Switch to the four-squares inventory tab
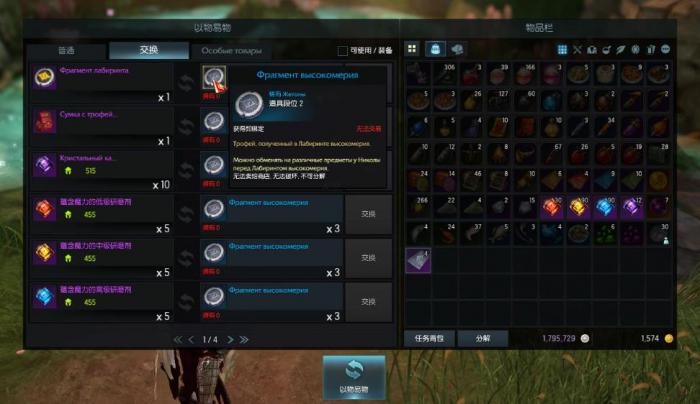Image resolution: width=700 pixels, height=404 pixels. click(x=412, y=49)
